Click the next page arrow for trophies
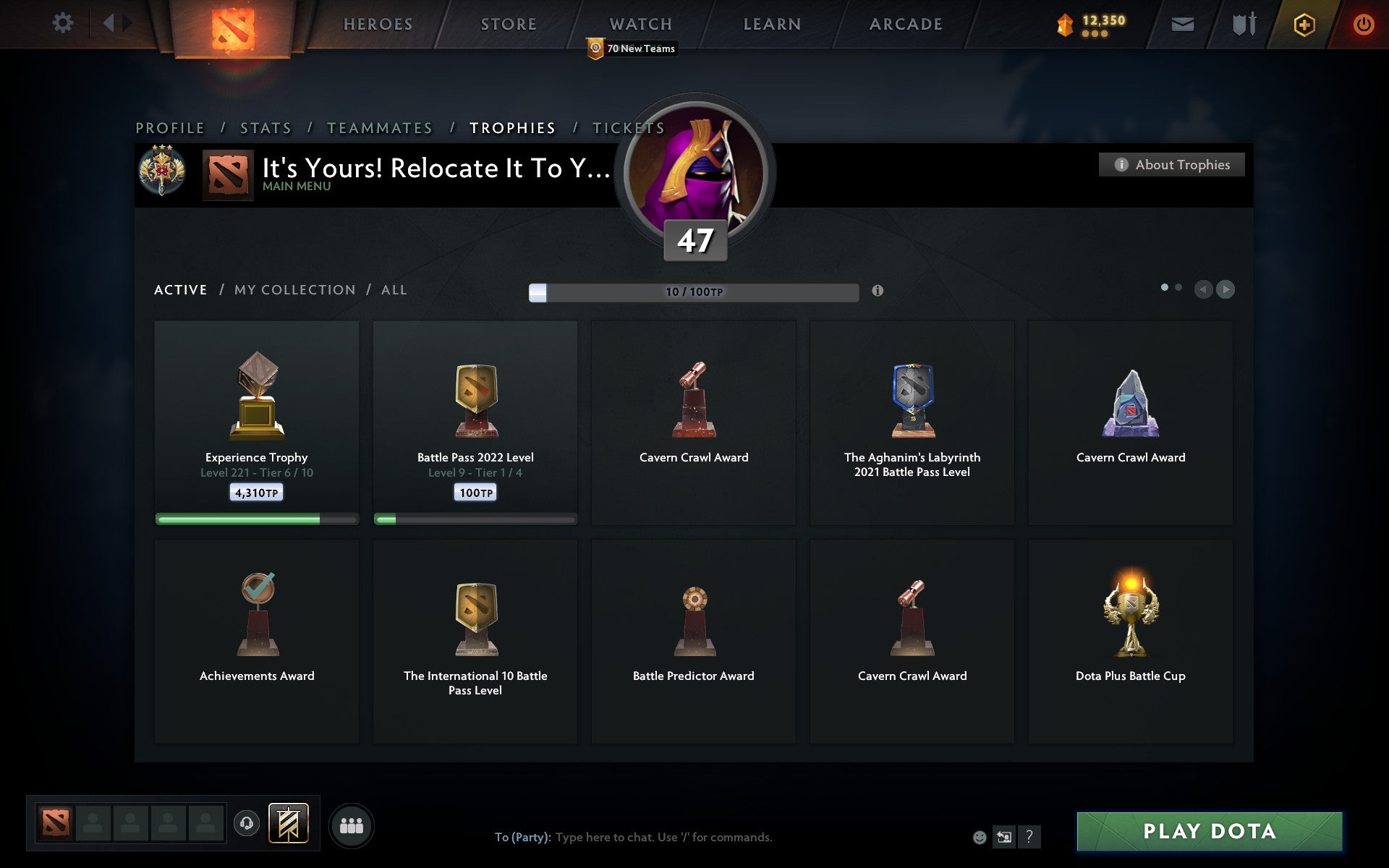 (x=1225, y=289)
